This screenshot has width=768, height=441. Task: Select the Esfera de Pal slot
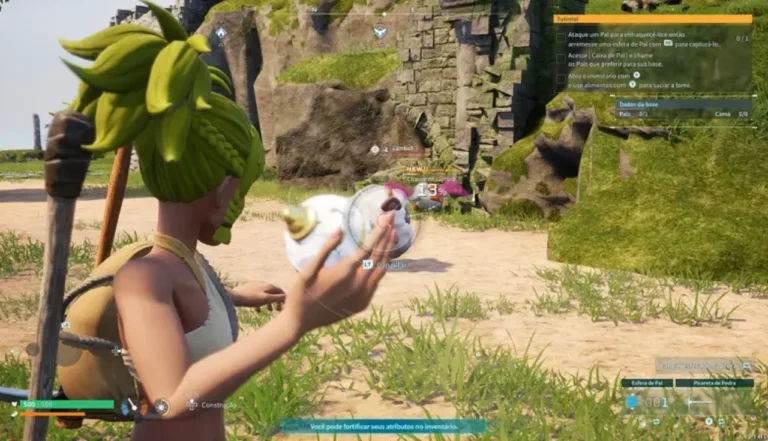coord(645,401)
